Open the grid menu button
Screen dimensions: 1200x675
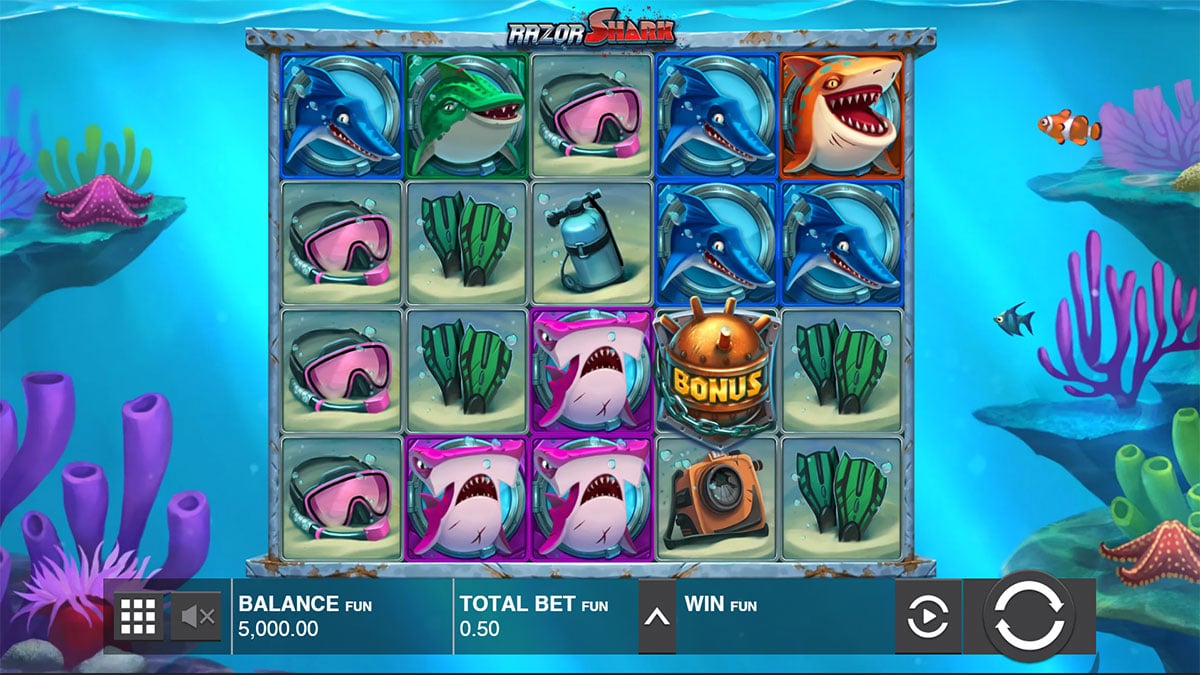tap(137, 617)
